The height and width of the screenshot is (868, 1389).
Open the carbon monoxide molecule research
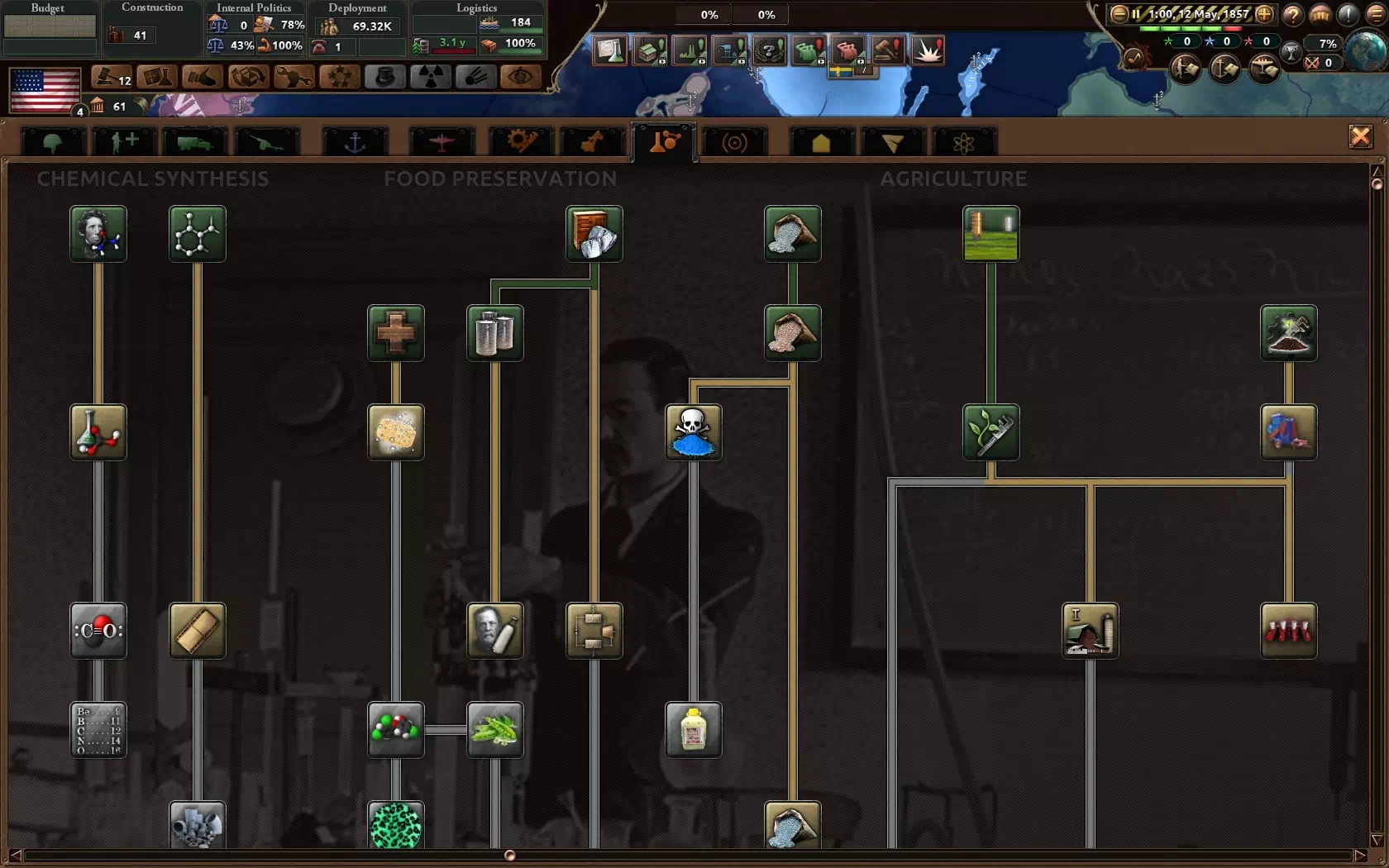(x=98, y=630)
